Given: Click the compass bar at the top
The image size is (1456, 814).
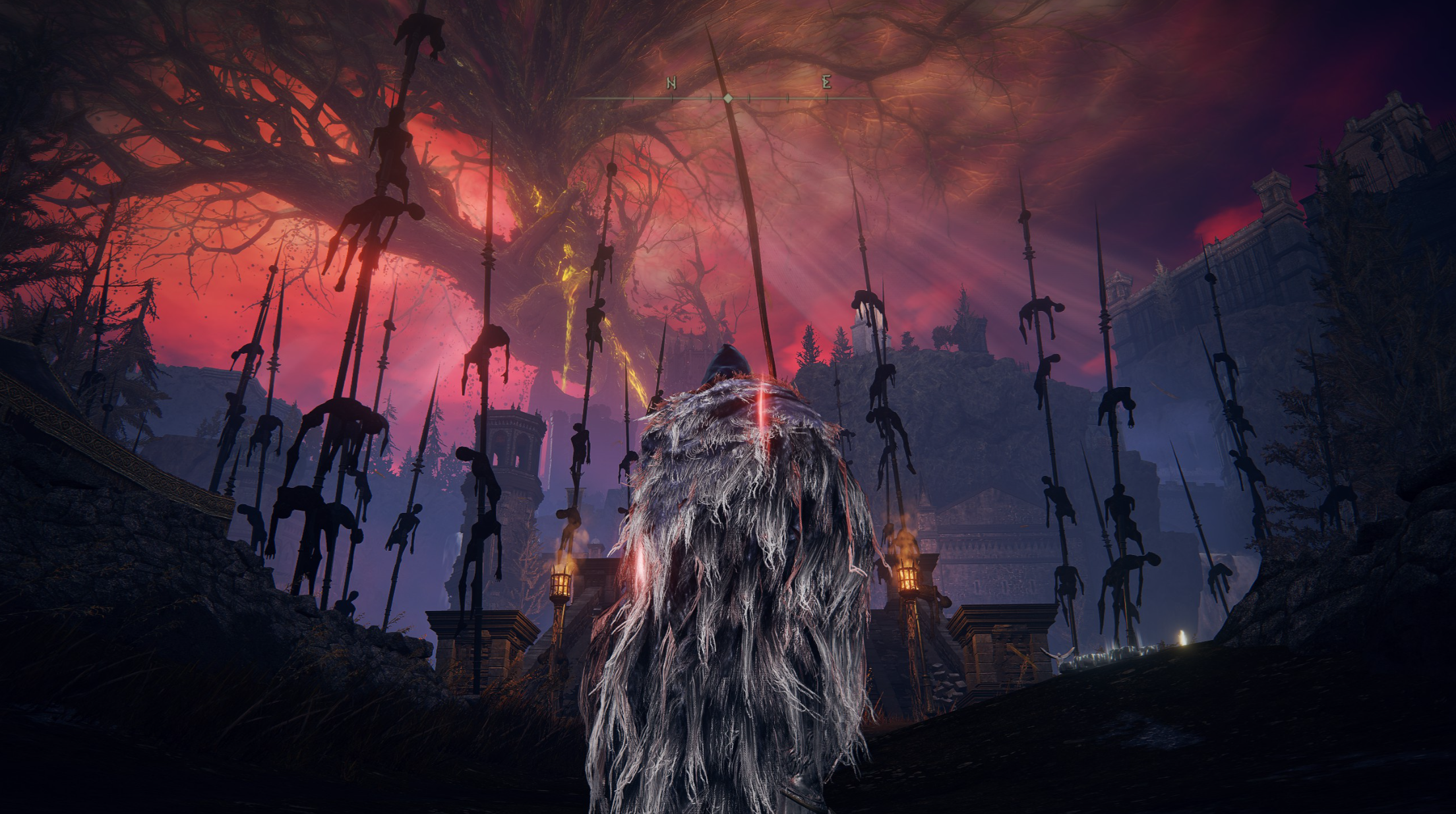Looking at the screenshot, I should [728, 98].
